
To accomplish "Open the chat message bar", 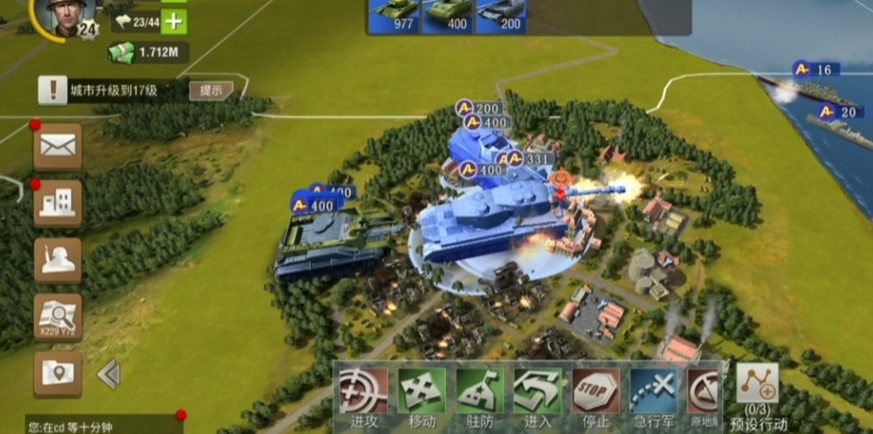I will 100,424.
